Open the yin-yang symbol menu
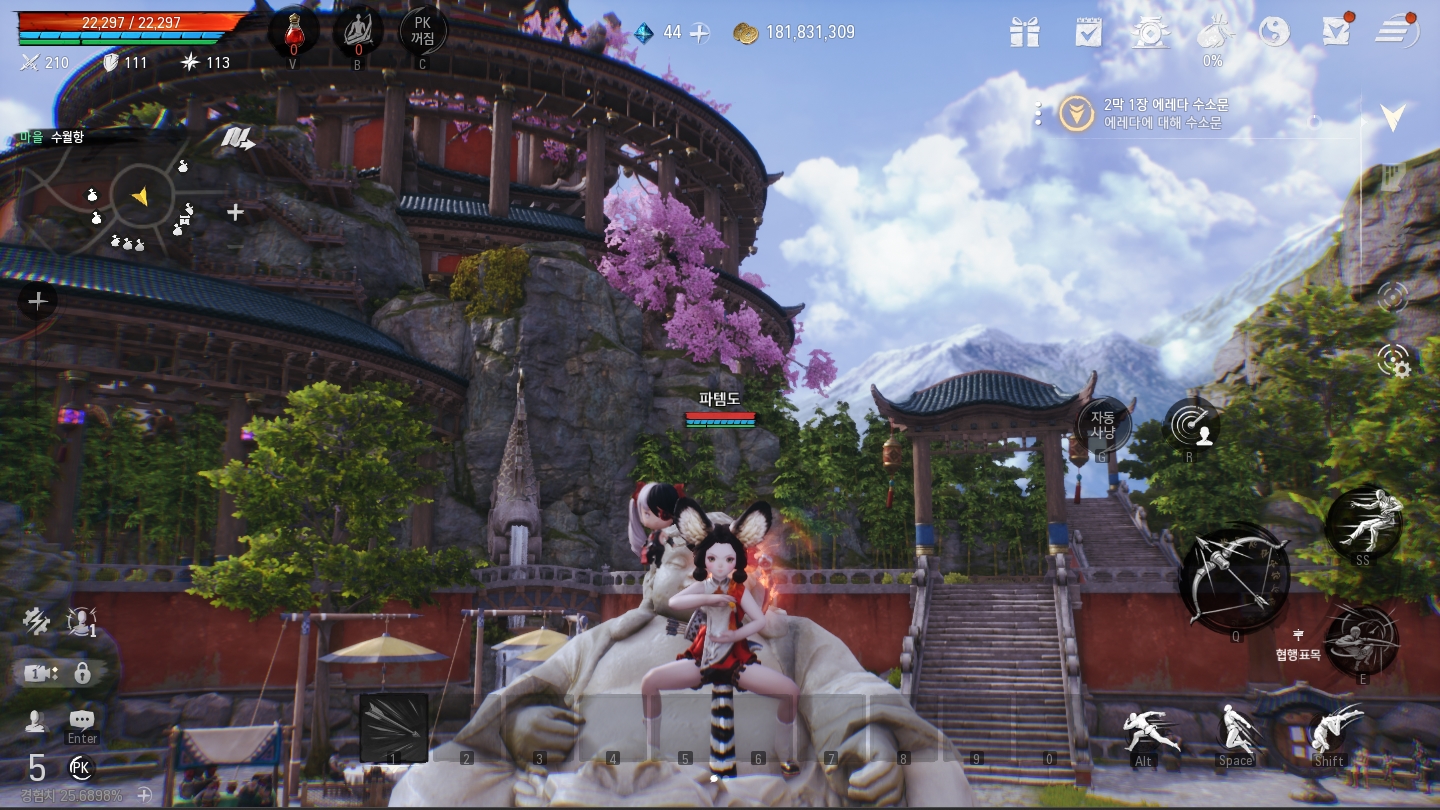This screenshot has height=810, width=1440. click(x=1274, y=32)
